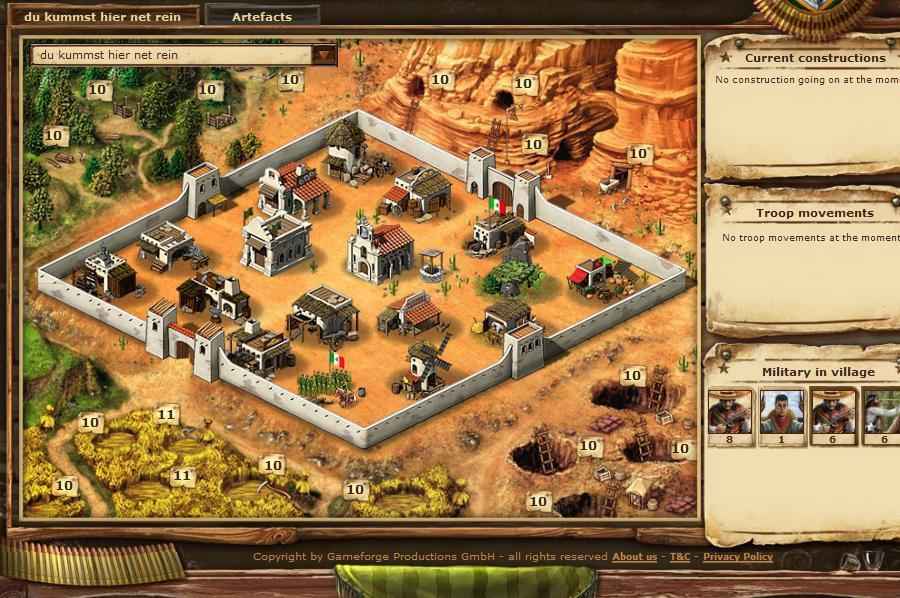Viewport: 900px width, 598px height.
Task: Switch to the Artefacts tab
Action: (x=262, y=17)
